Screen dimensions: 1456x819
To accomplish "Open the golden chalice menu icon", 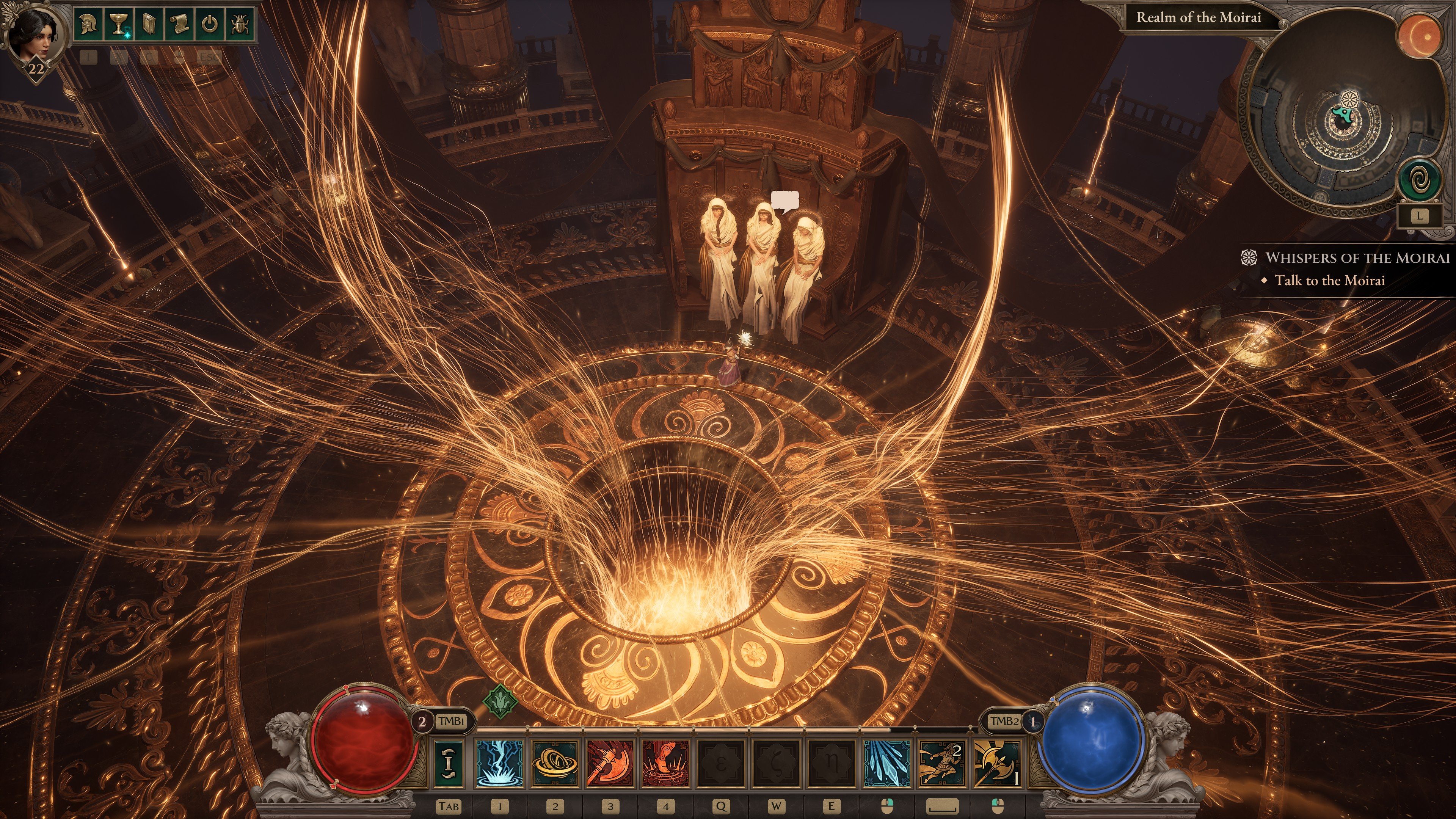I will [118, 24].
